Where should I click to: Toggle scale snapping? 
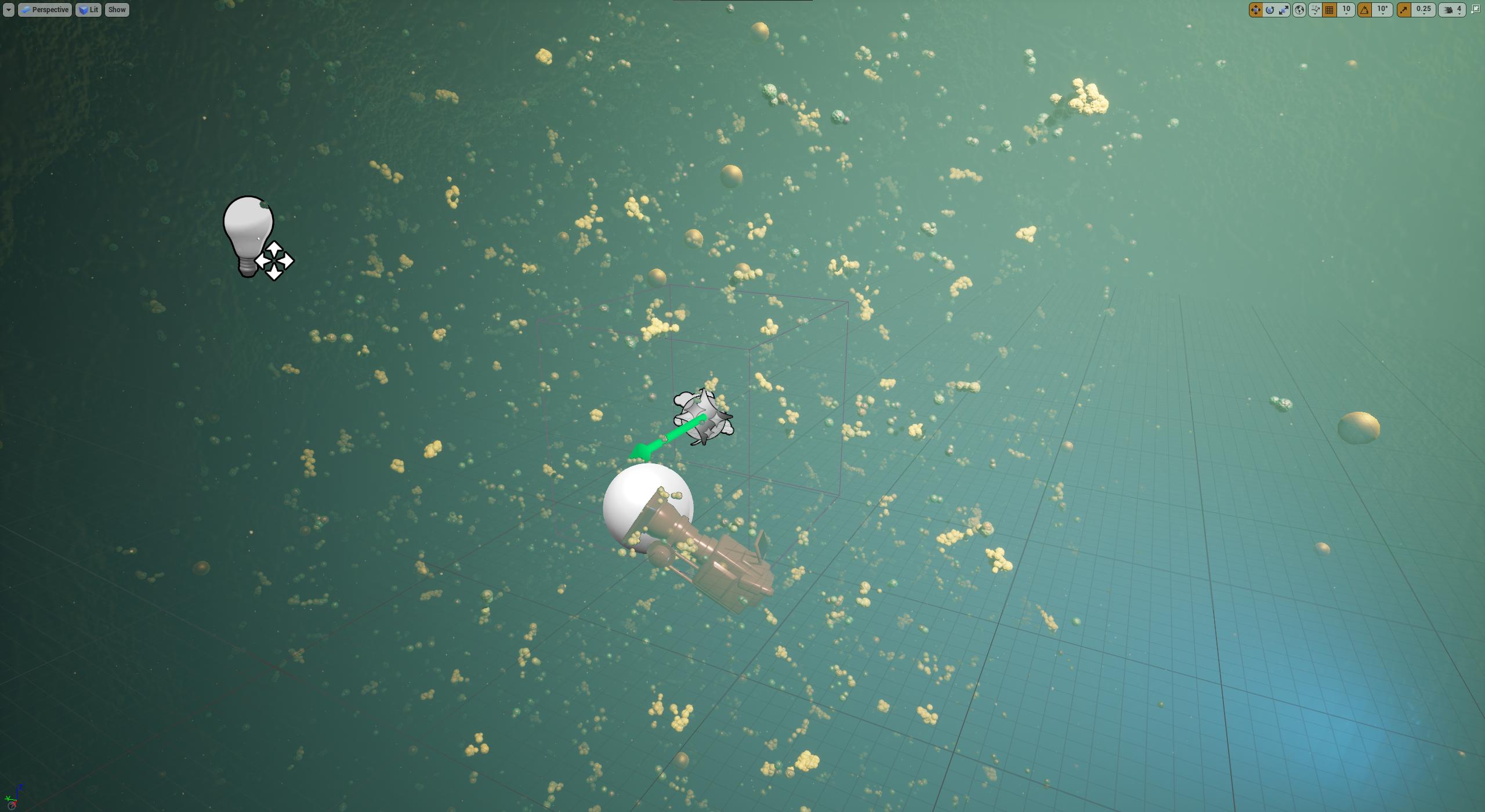[x=1404, y=9]
